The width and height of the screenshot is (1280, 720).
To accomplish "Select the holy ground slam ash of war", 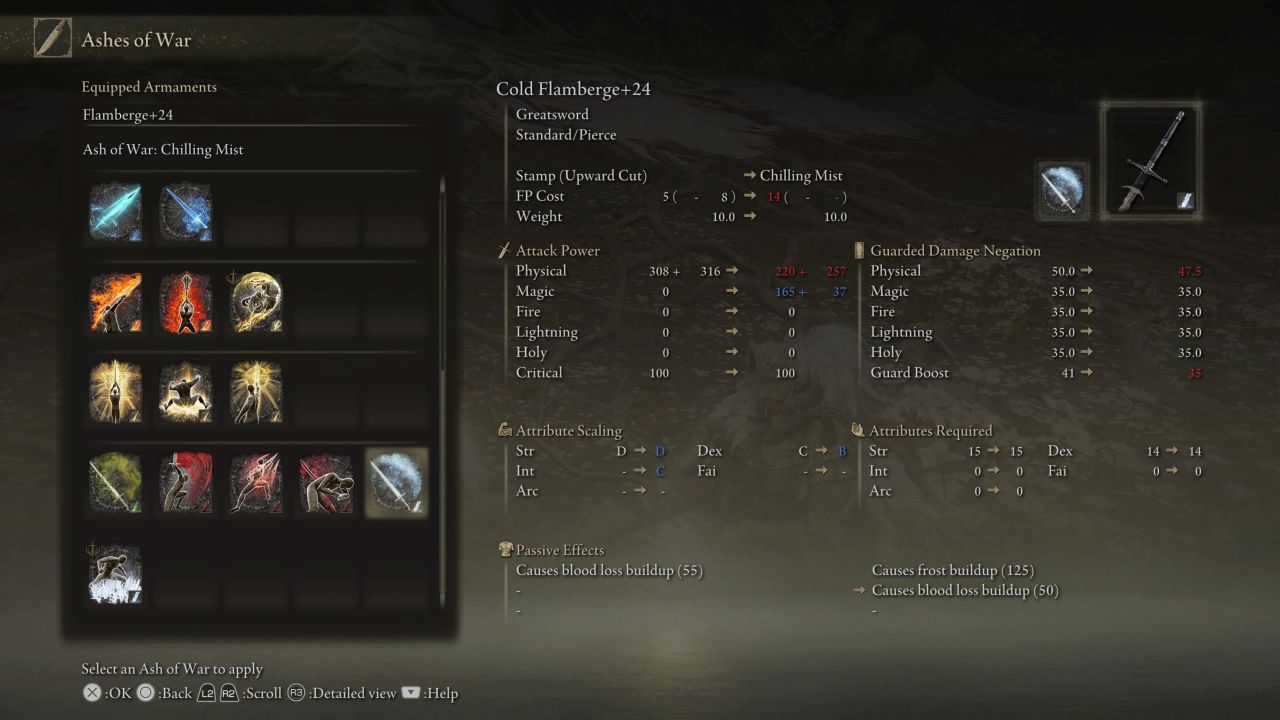I will click(185, 390).
